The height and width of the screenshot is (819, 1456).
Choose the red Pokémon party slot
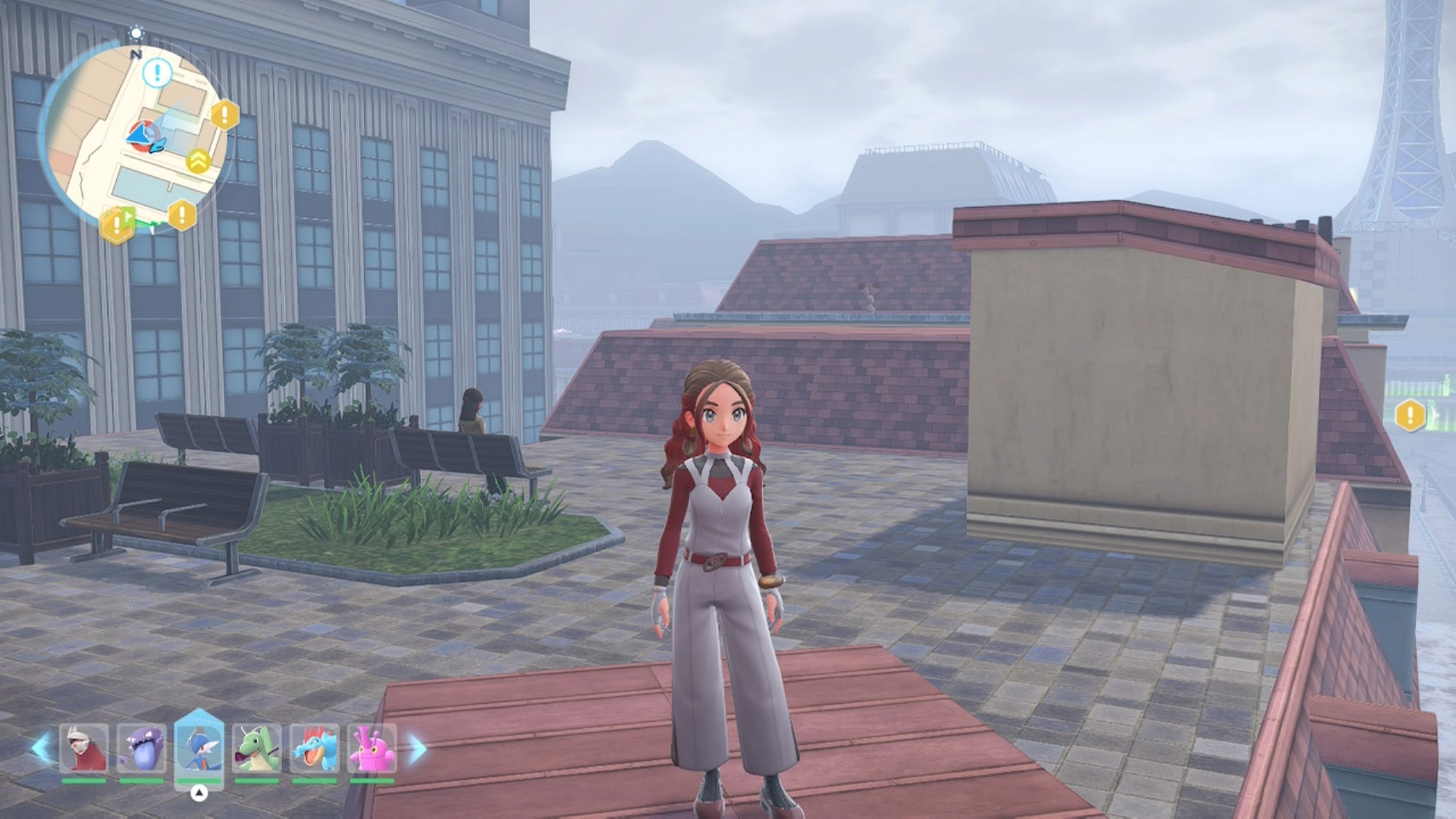pos(84,748)
